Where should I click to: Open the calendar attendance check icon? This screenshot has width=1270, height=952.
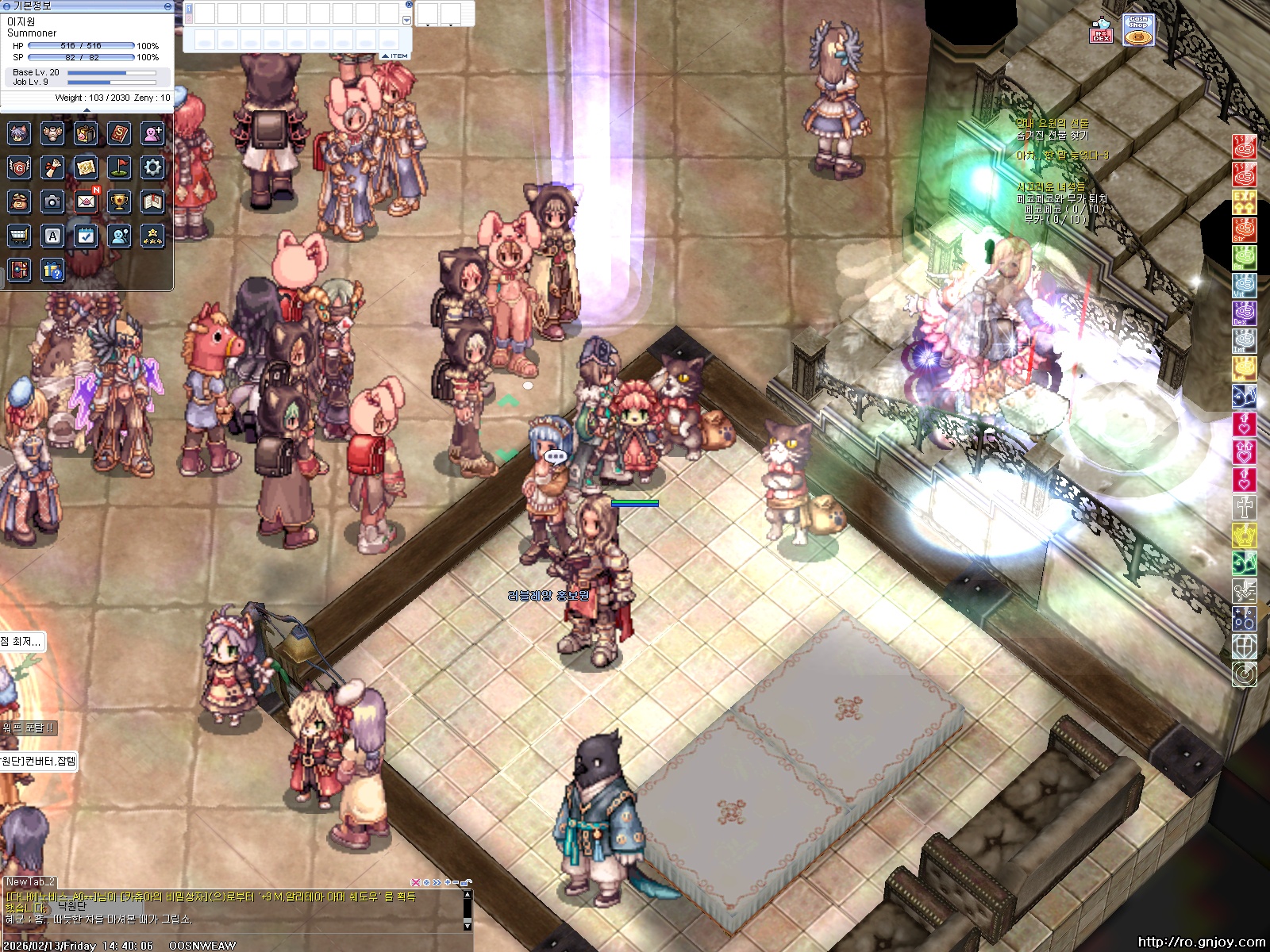tap(86, 236)
